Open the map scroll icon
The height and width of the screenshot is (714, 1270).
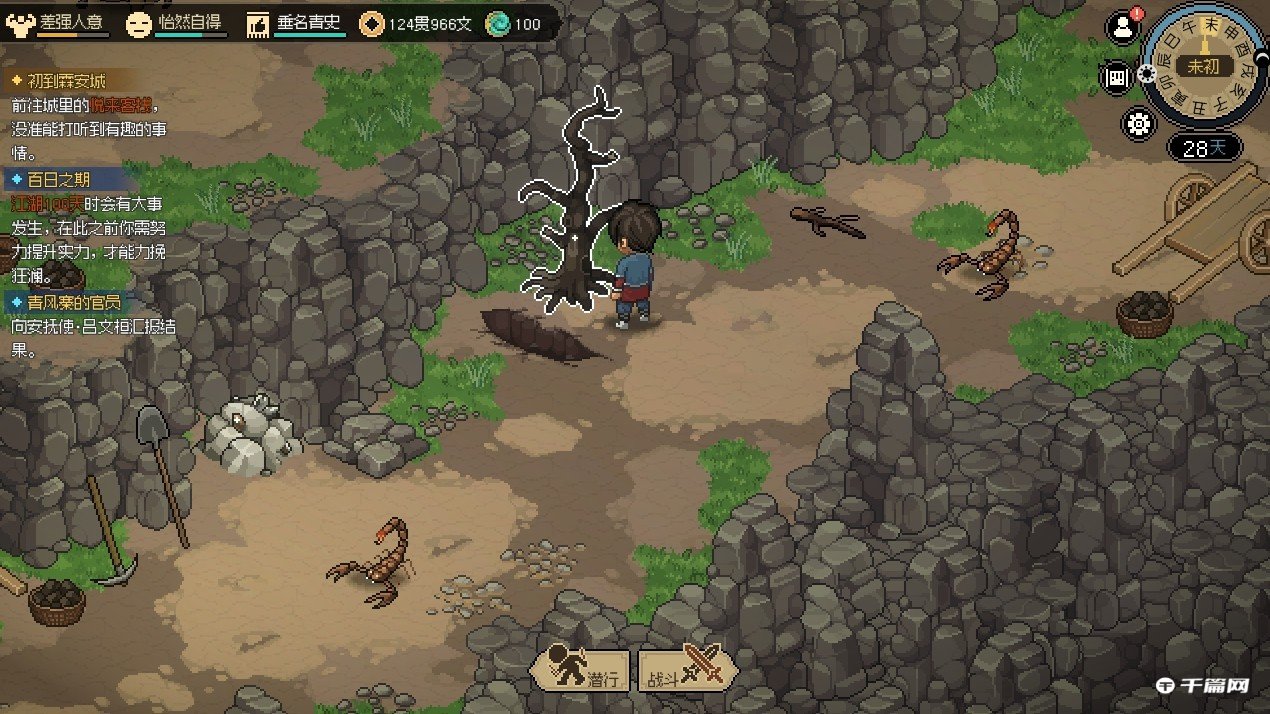(x=1115, y=77)
